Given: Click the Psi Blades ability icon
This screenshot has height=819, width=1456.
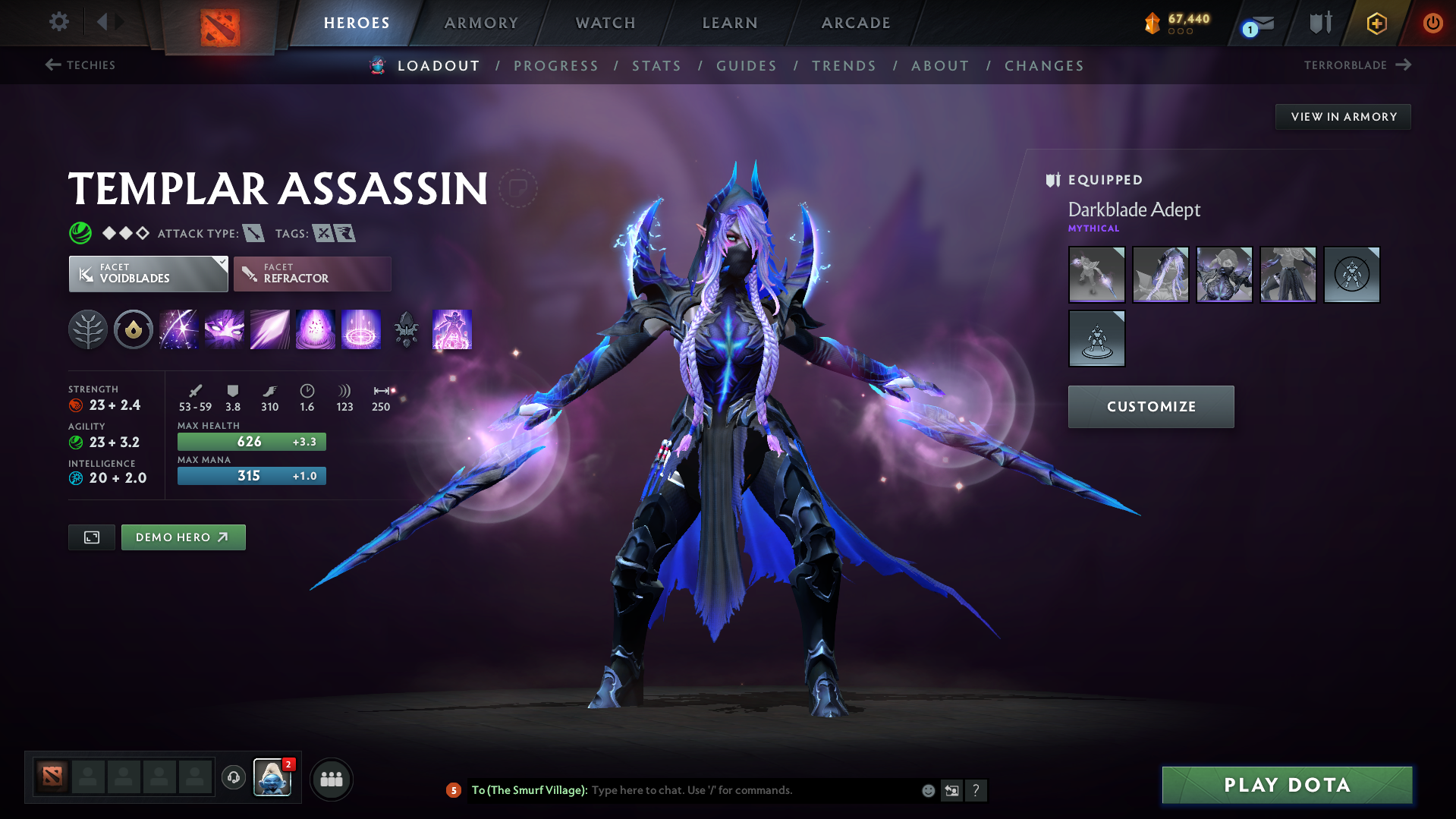Looking at the screenshot, I should (x=270, y=329).
